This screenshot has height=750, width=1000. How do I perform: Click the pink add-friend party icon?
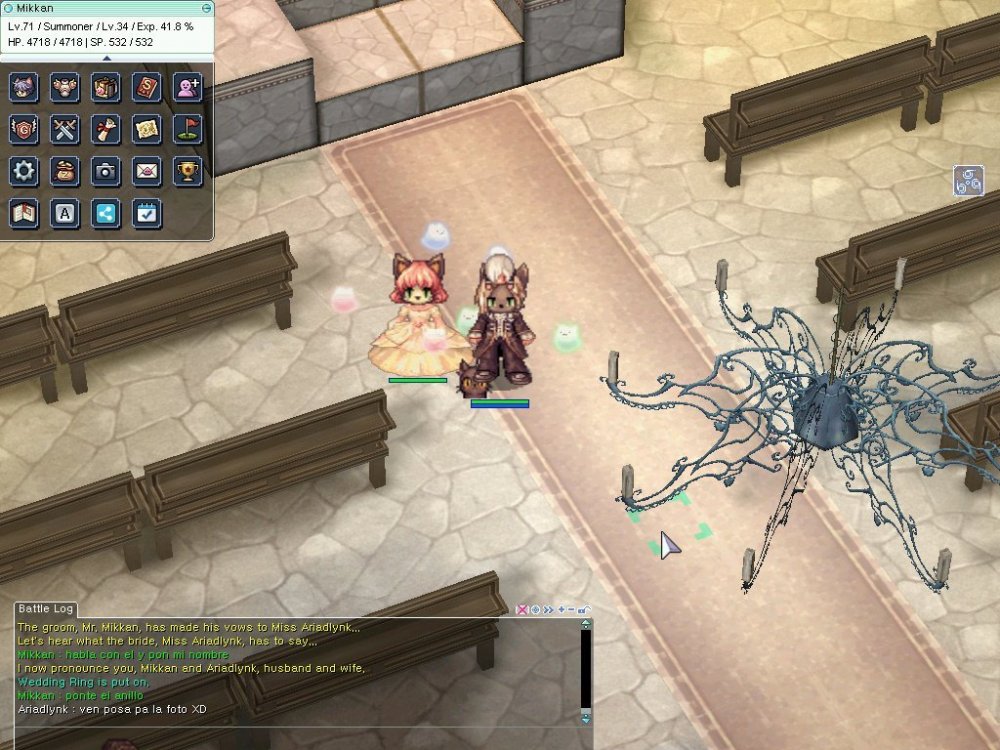coord(187,87)
